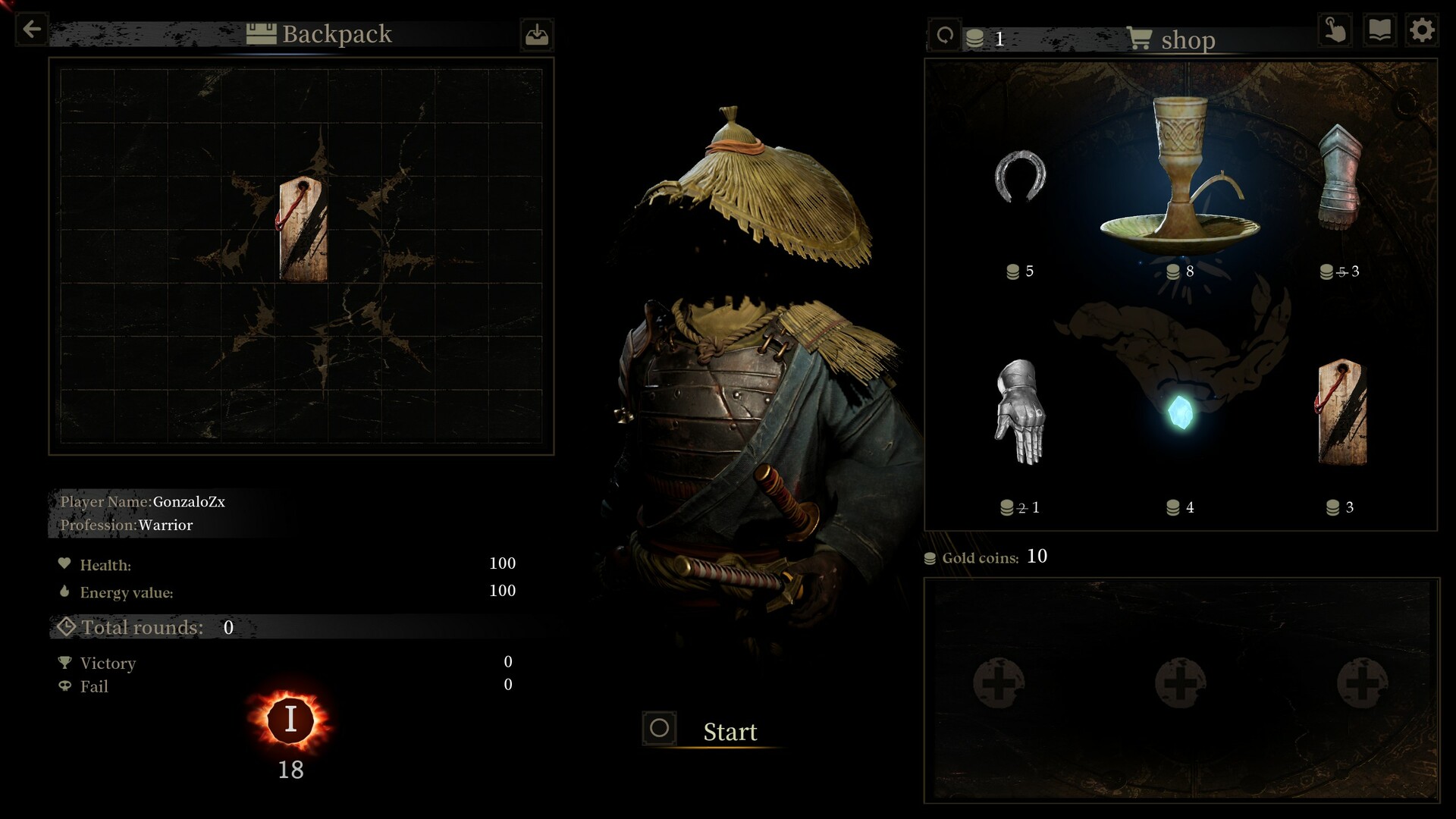Image resolution: width=1456 pixels, height=819 pixels.
Task: Select the golden goblet shop item
Action: coord(1179,178)
